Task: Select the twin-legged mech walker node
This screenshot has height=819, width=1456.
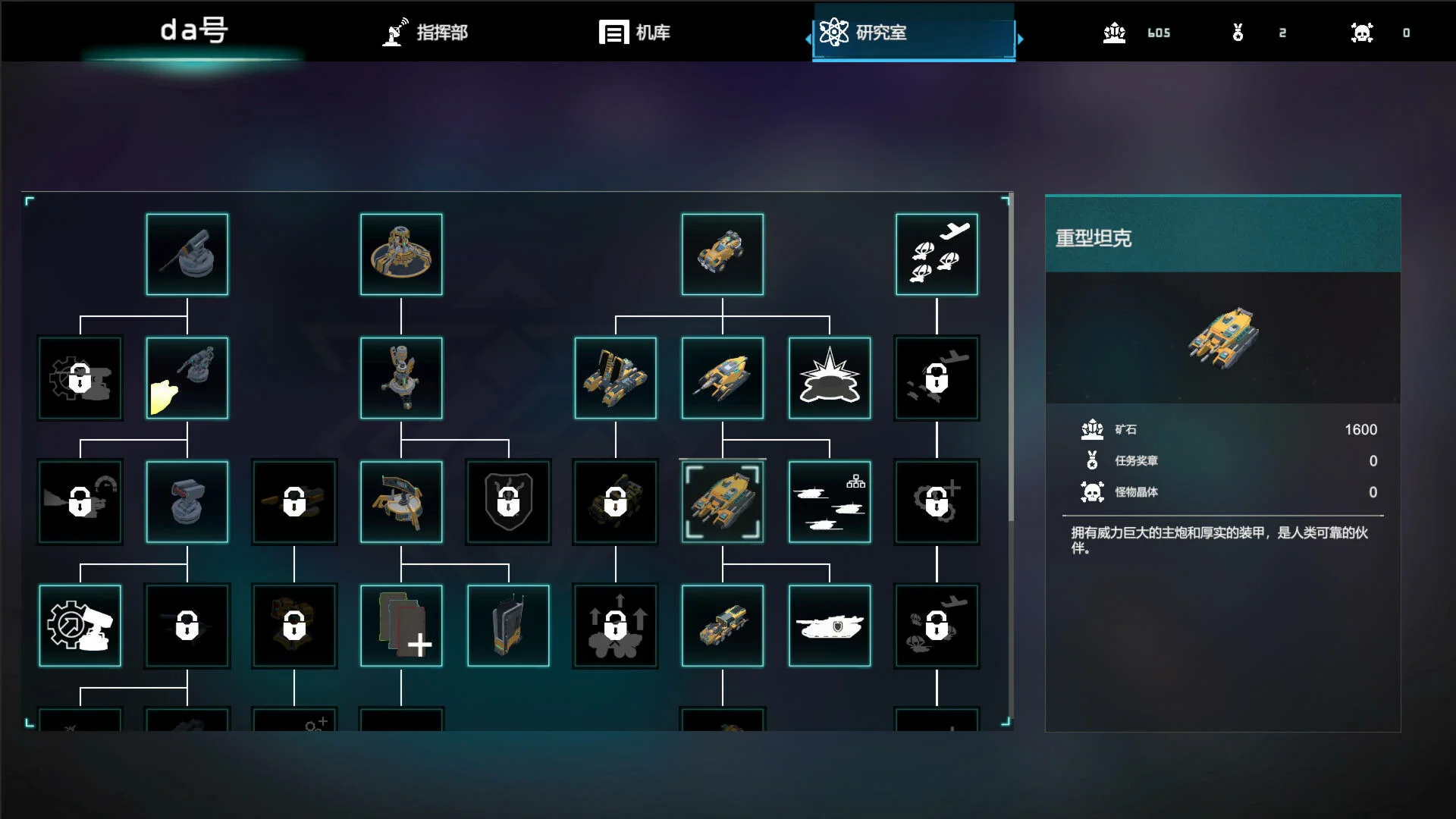Action: pos(616,378)
